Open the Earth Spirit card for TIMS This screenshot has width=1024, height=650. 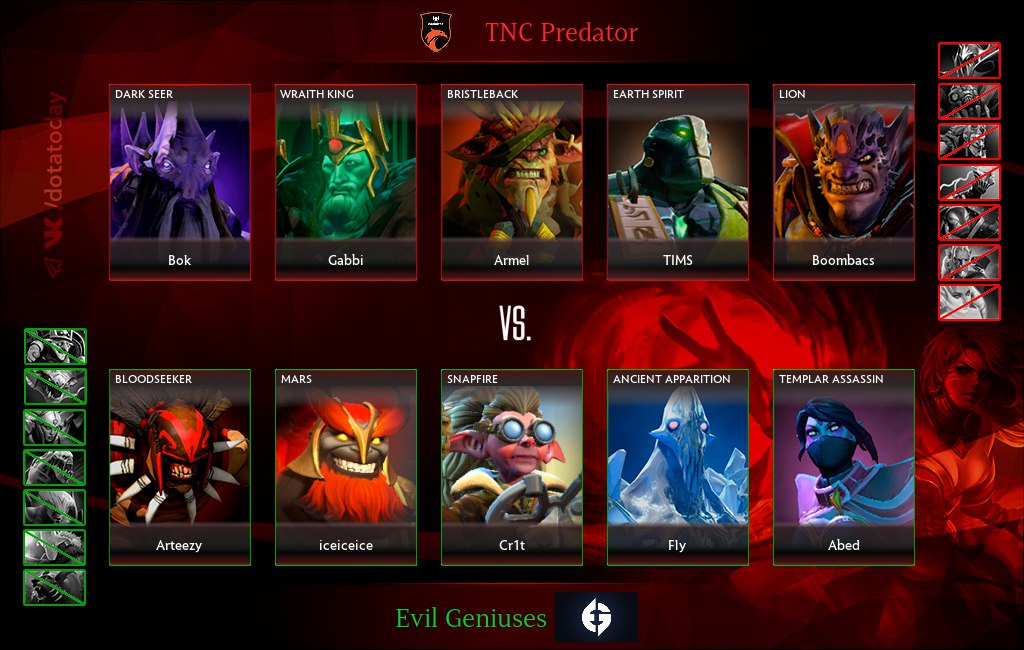click(678, 182)
